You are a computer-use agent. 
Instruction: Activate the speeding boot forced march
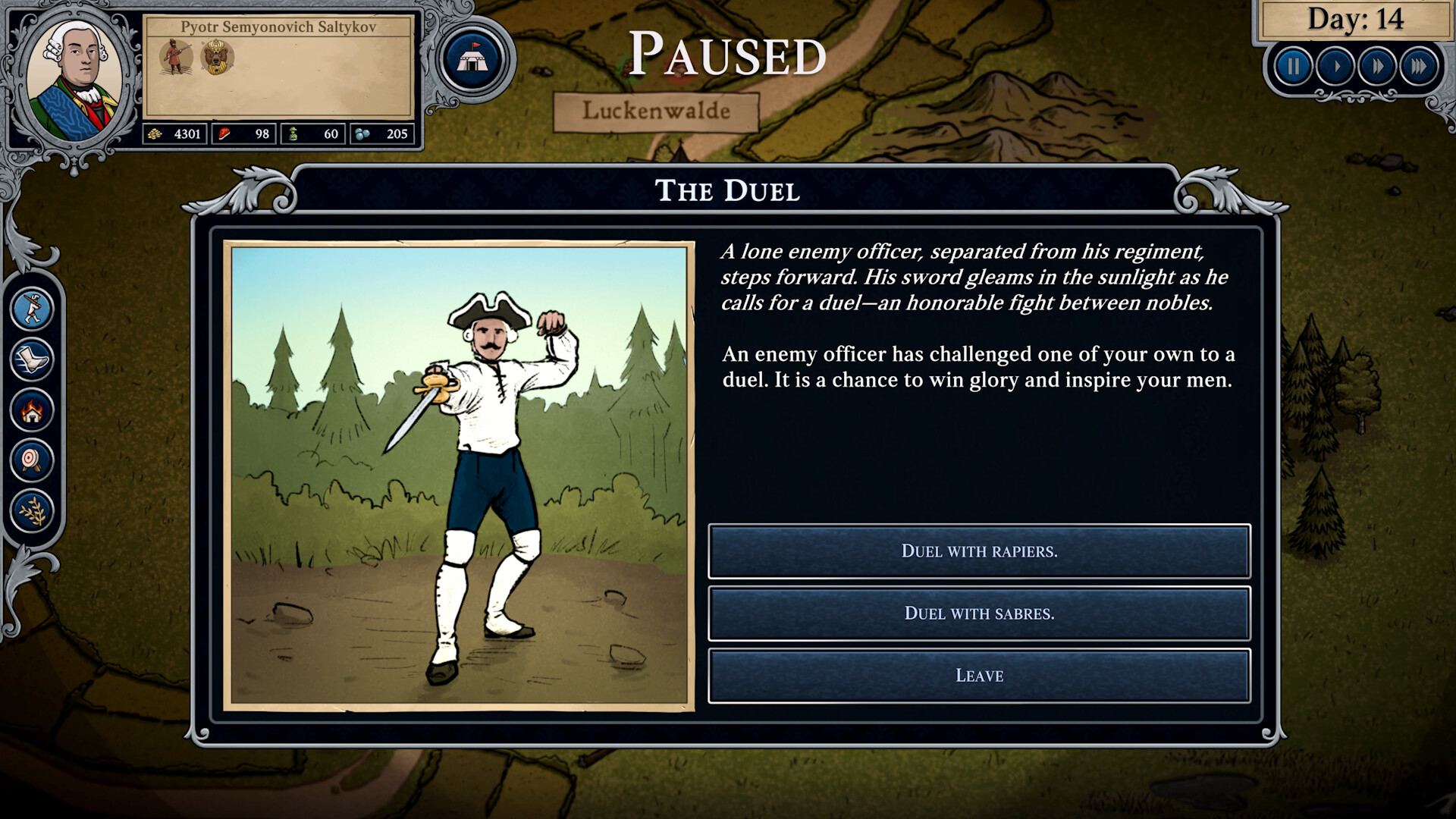point(32,359)
